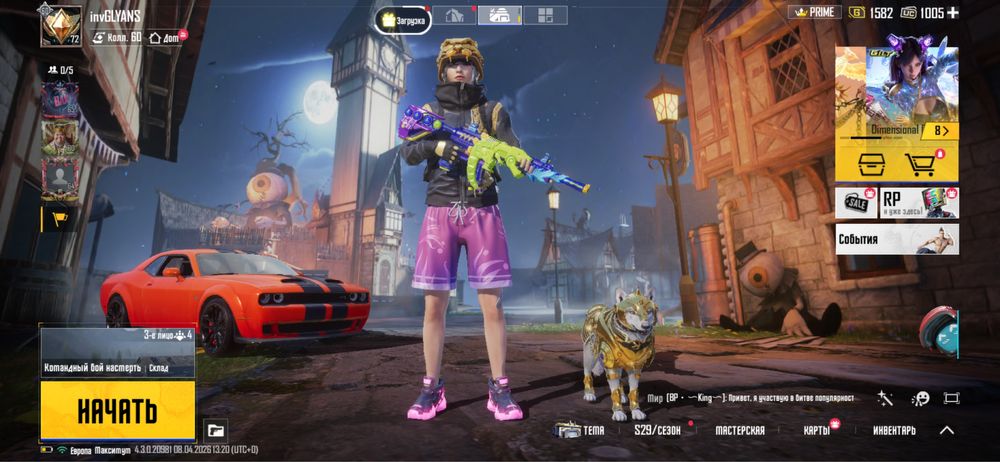Open the PRIME subscription badge
Screen dimensions: 1000x462
(x=813, y=12)
